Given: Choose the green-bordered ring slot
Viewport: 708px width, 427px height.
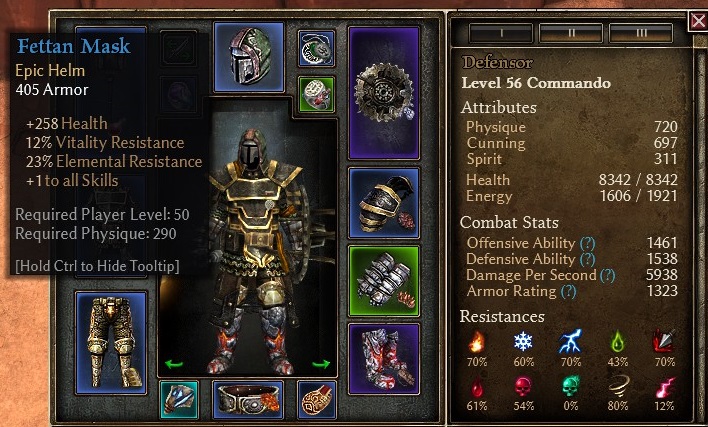Looking at the screenshot, I should (x=317, y=95).
